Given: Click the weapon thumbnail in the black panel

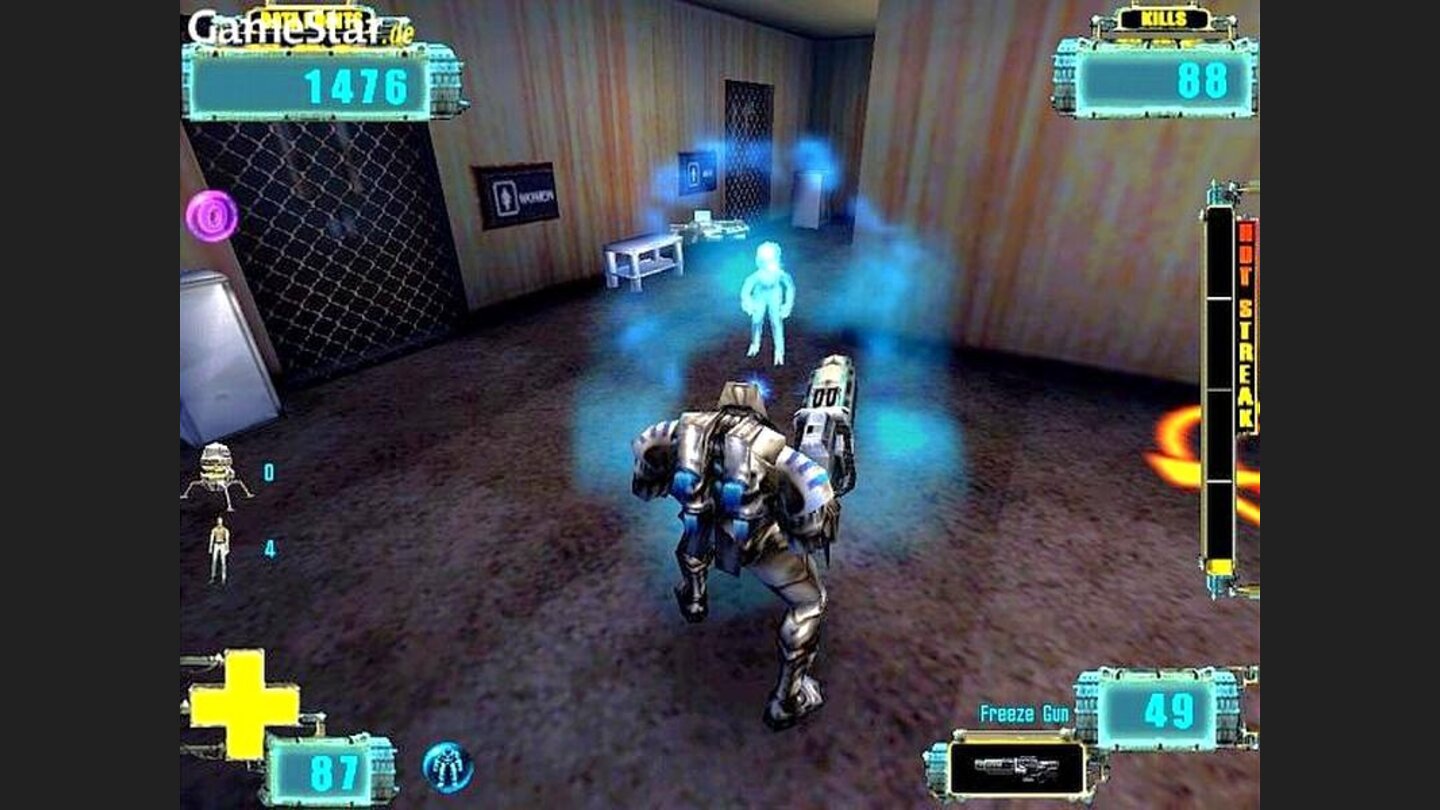Looking at the screenshot, I should (x=1019, y=769).
